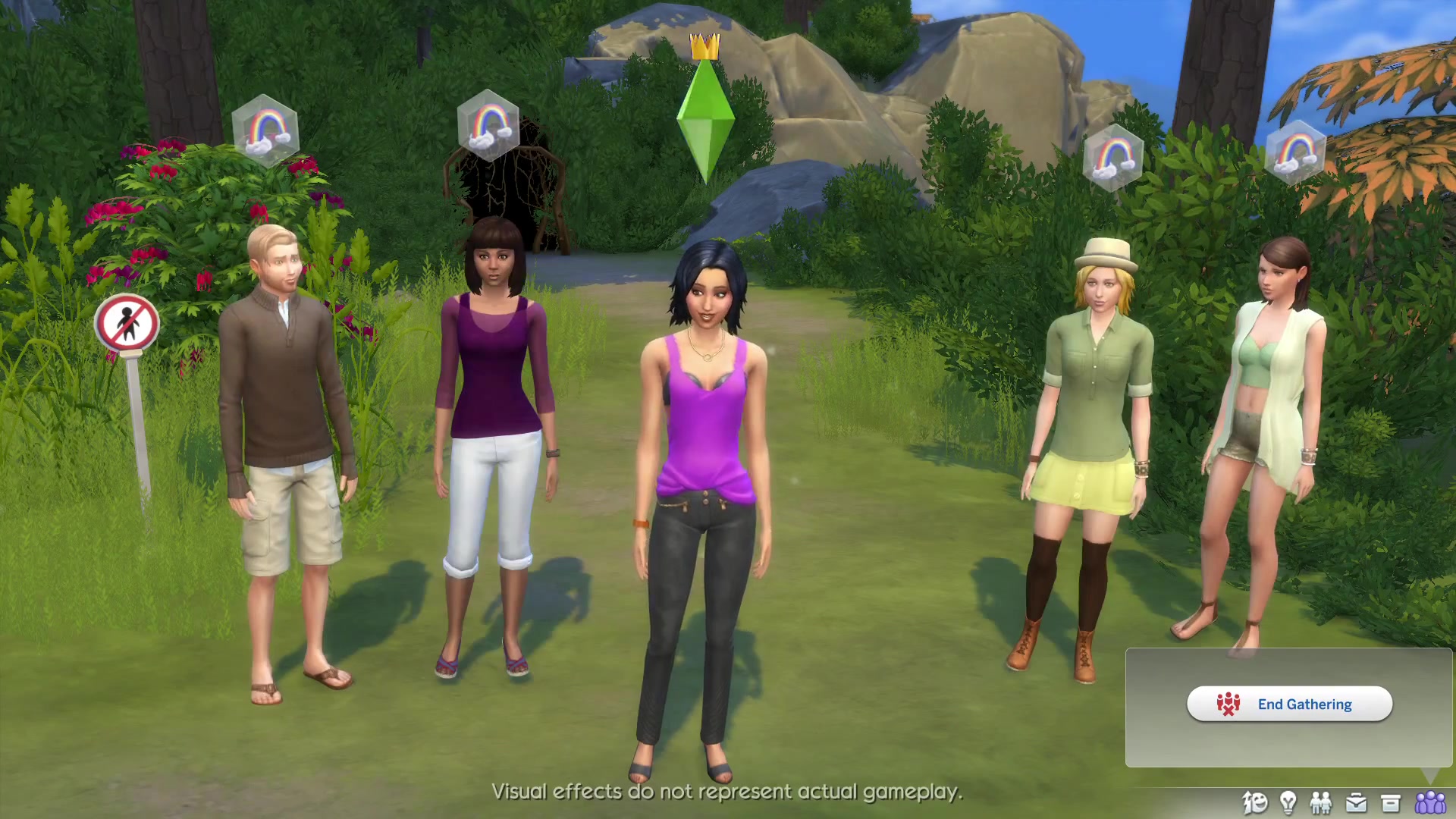Open the Aspirations panel icon
The image size is (1456, 819).
click(x=1255, y=802)
